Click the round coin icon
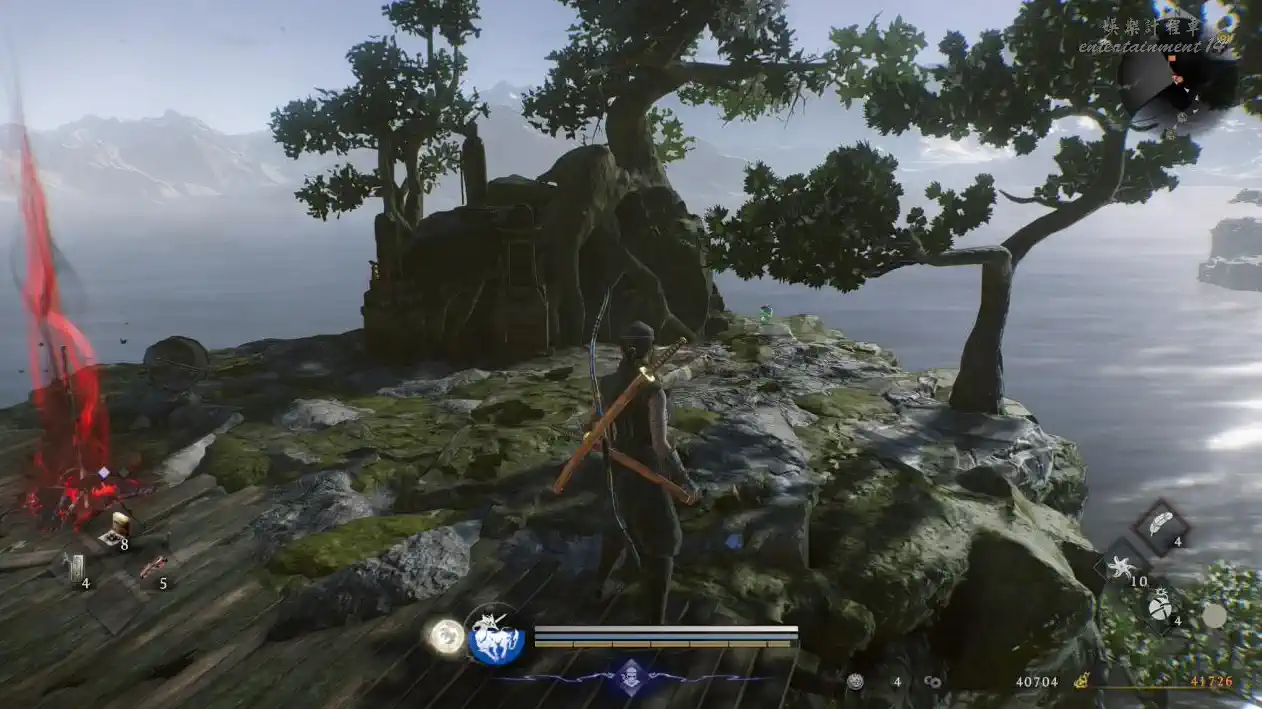This screenshot has width=1262, height=709. click(x=855, y=681)
